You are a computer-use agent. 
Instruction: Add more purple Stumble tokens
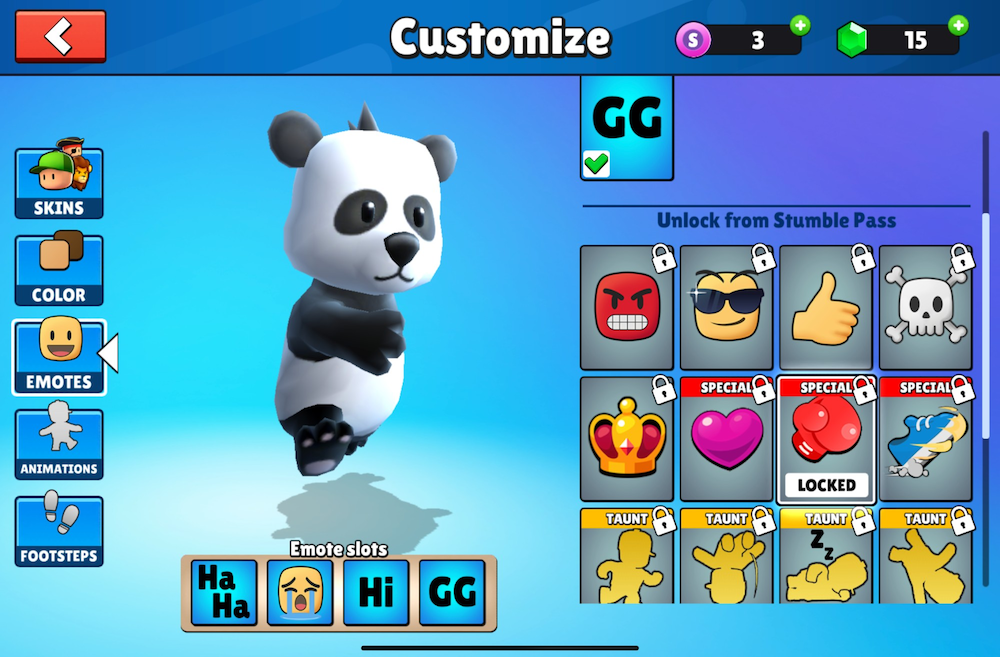coord(800,26)
